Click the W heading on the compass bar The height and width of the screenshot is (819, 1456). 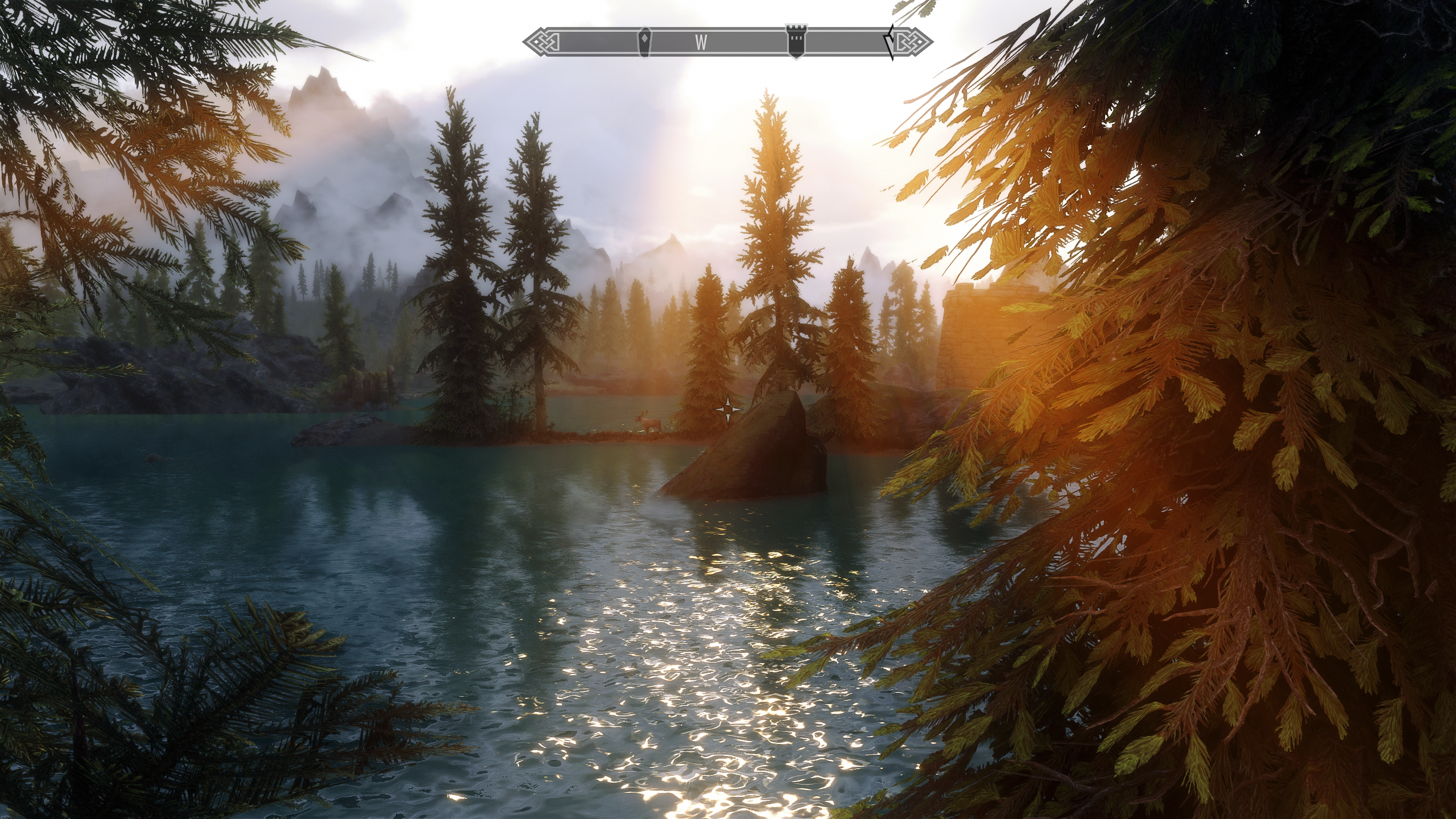coord(701,42)
